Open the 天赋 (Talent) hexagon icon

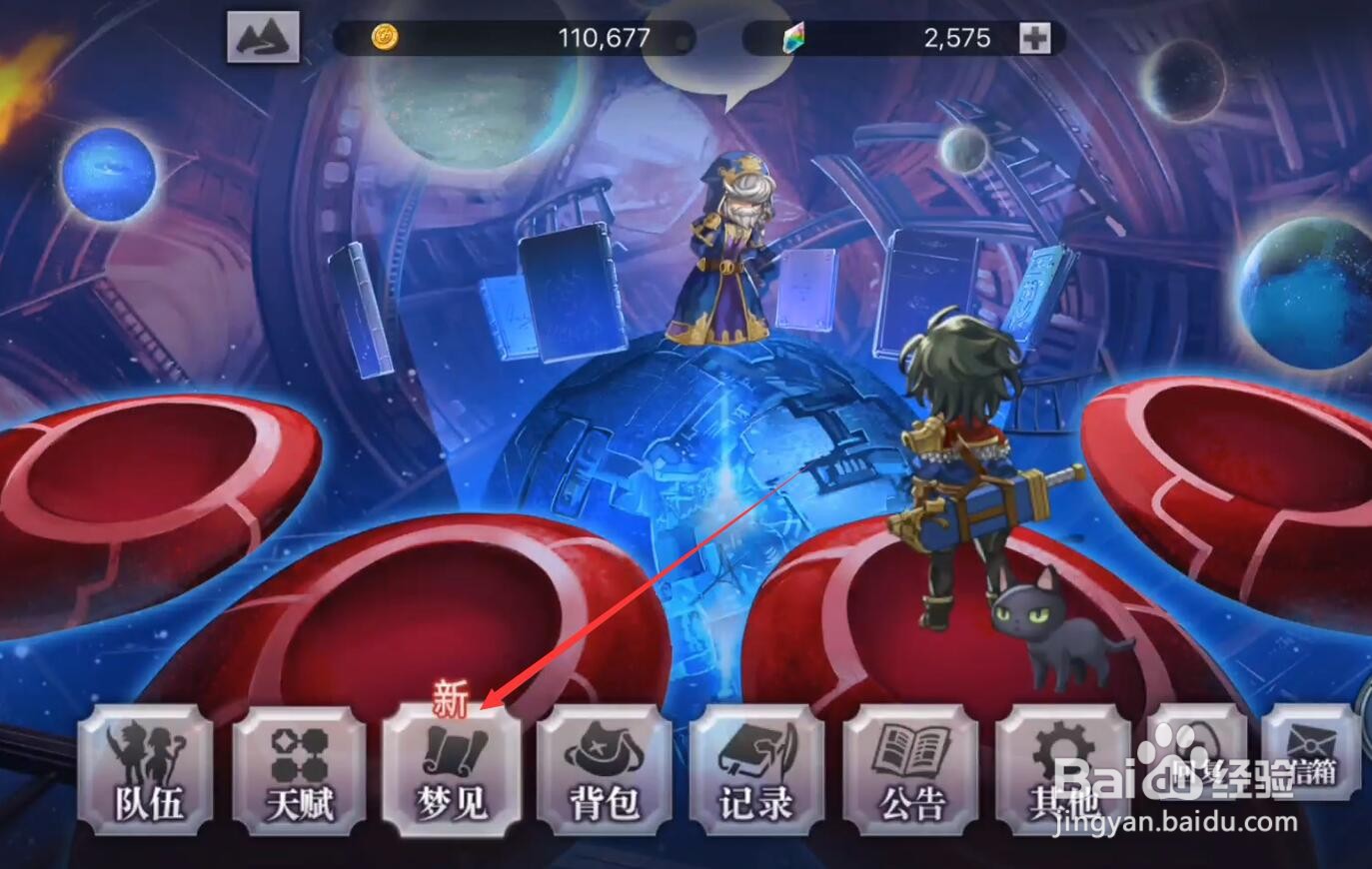tap(299, 777)
